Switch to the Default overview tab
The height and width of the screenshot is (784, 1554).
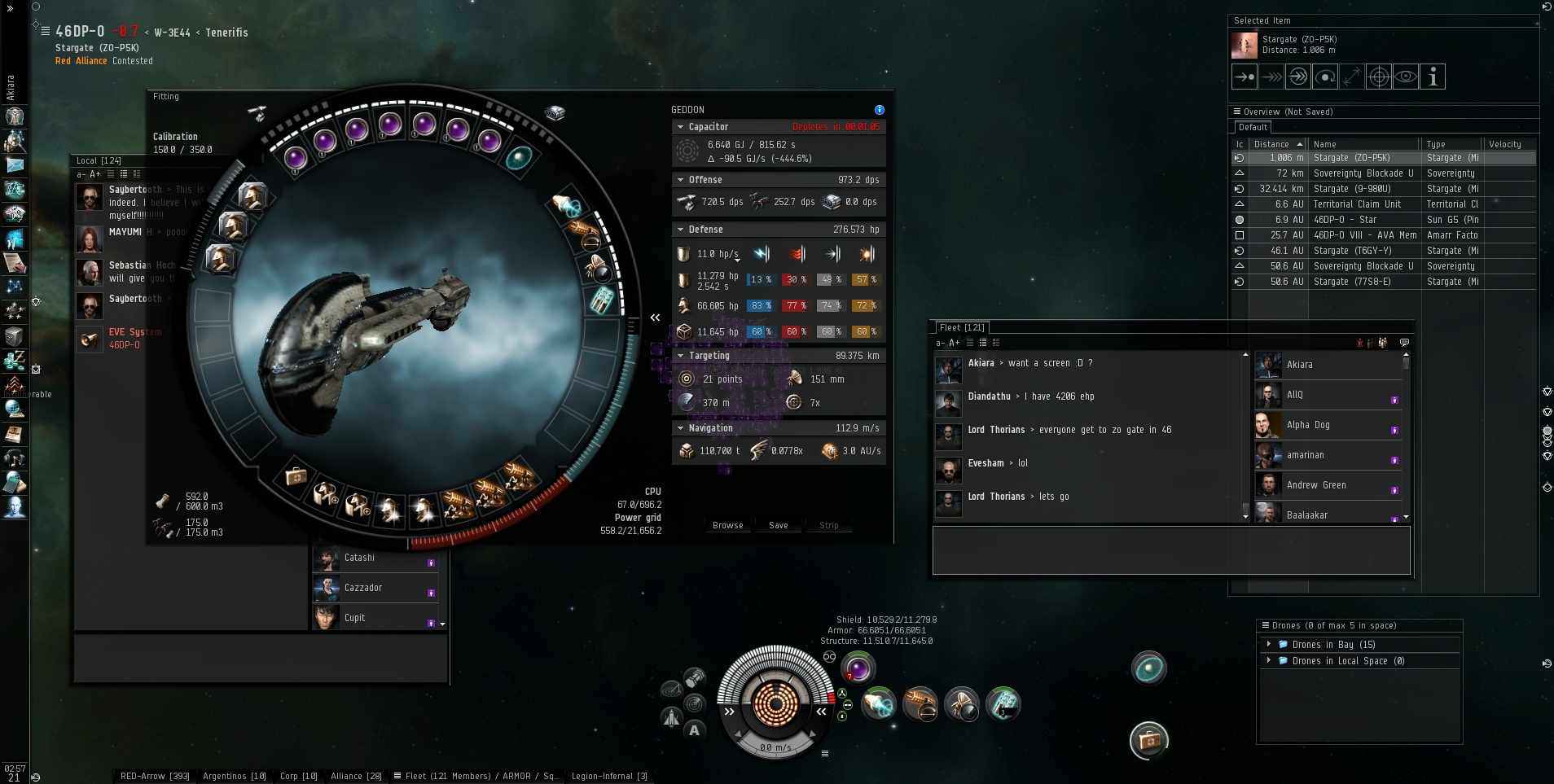tap(1253, 127)
